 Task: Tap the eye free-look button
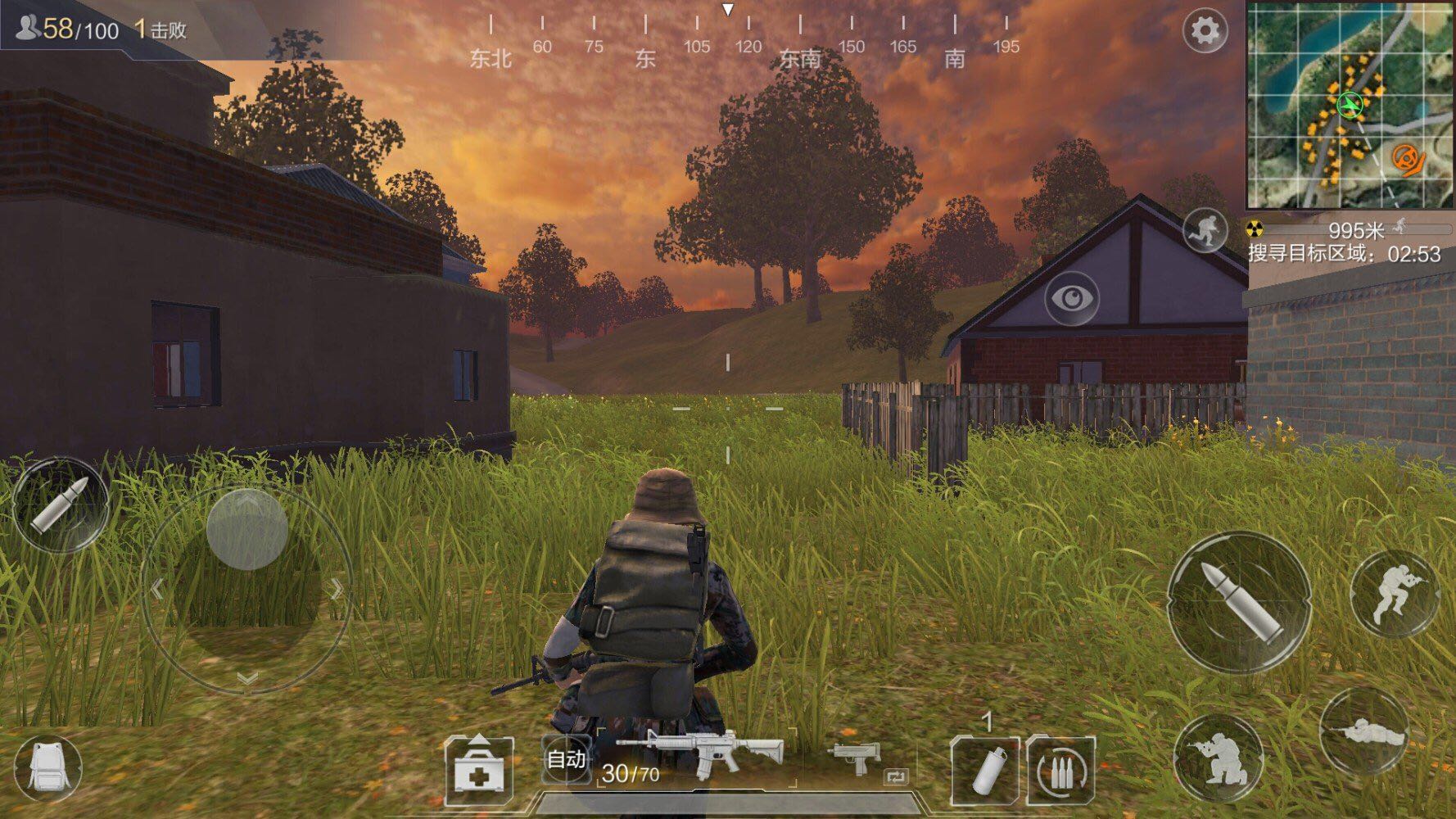tap(1072, 298)
